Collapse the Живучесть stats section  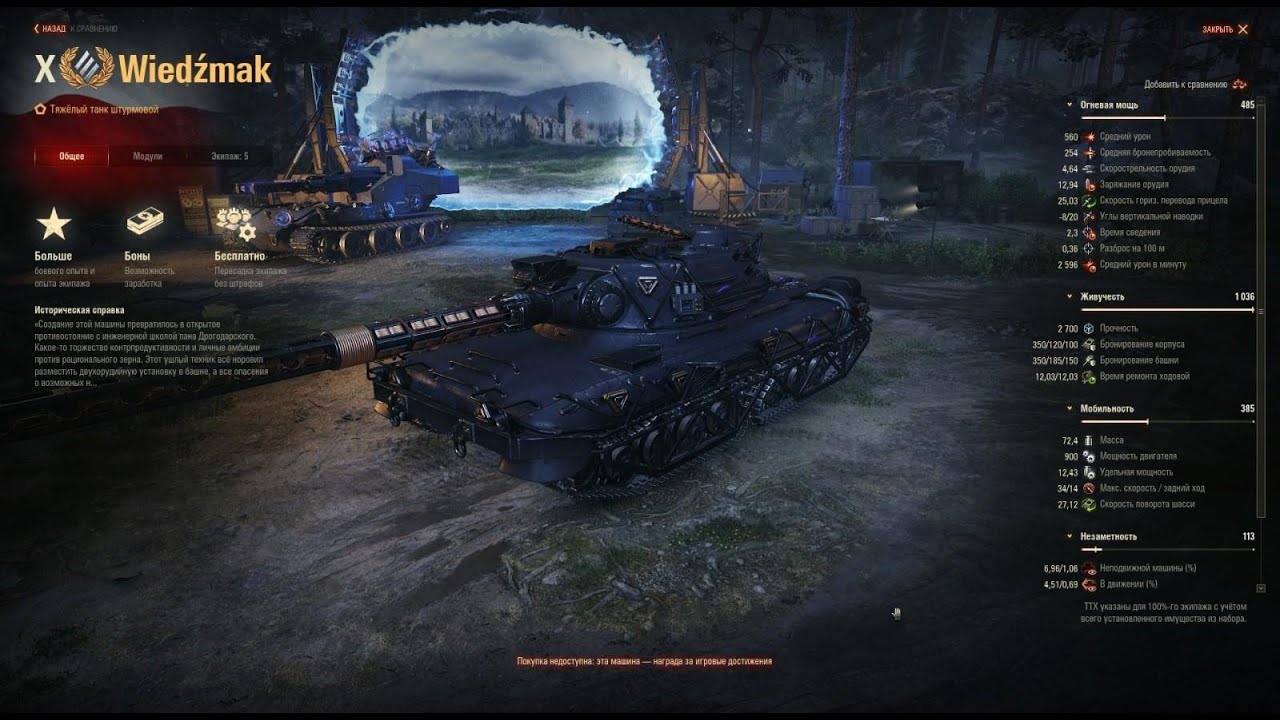pyautogui.click(x=1101, y=297)
